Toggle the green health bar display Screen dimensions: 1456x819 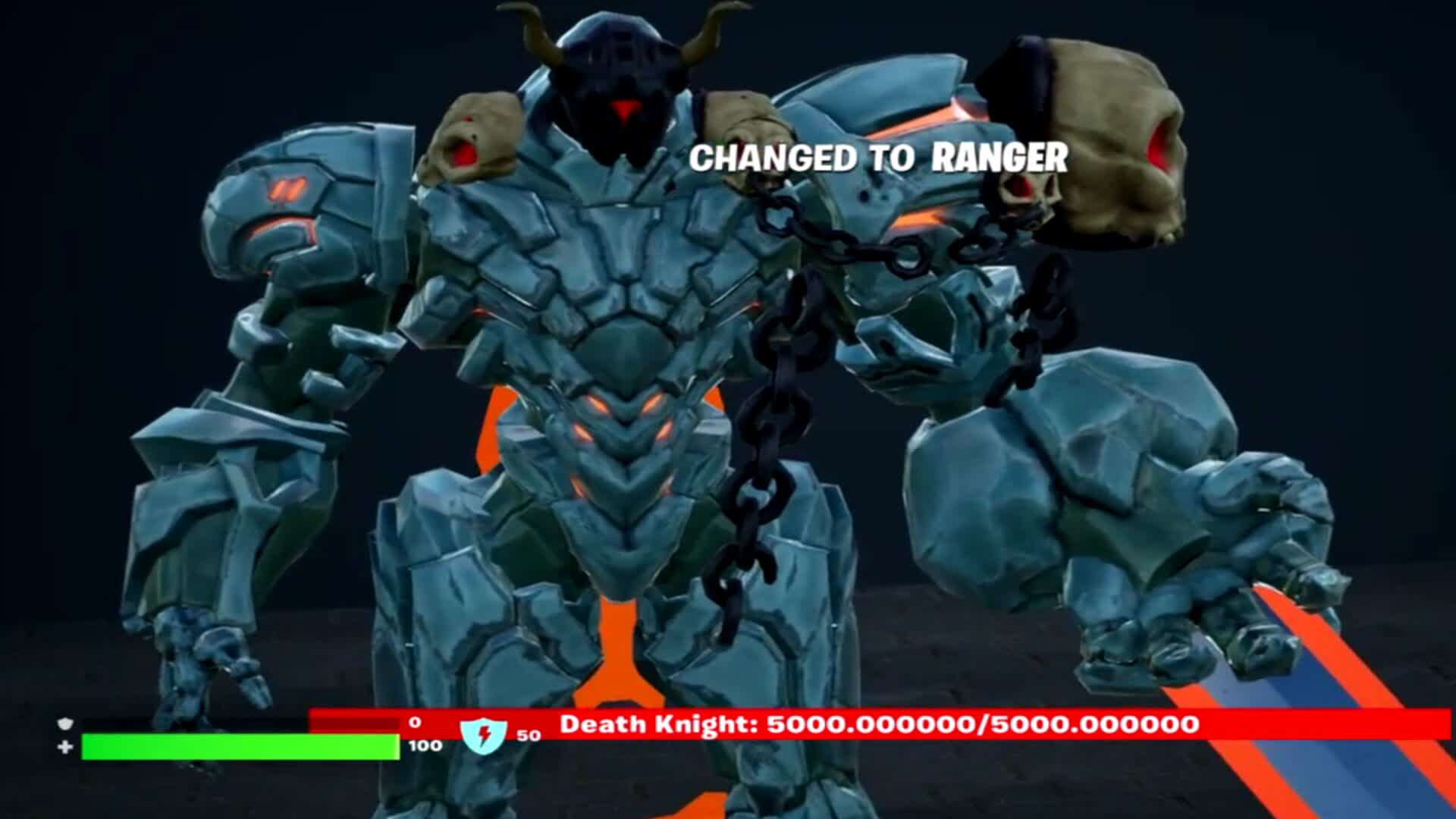click(x=243, y=747)
